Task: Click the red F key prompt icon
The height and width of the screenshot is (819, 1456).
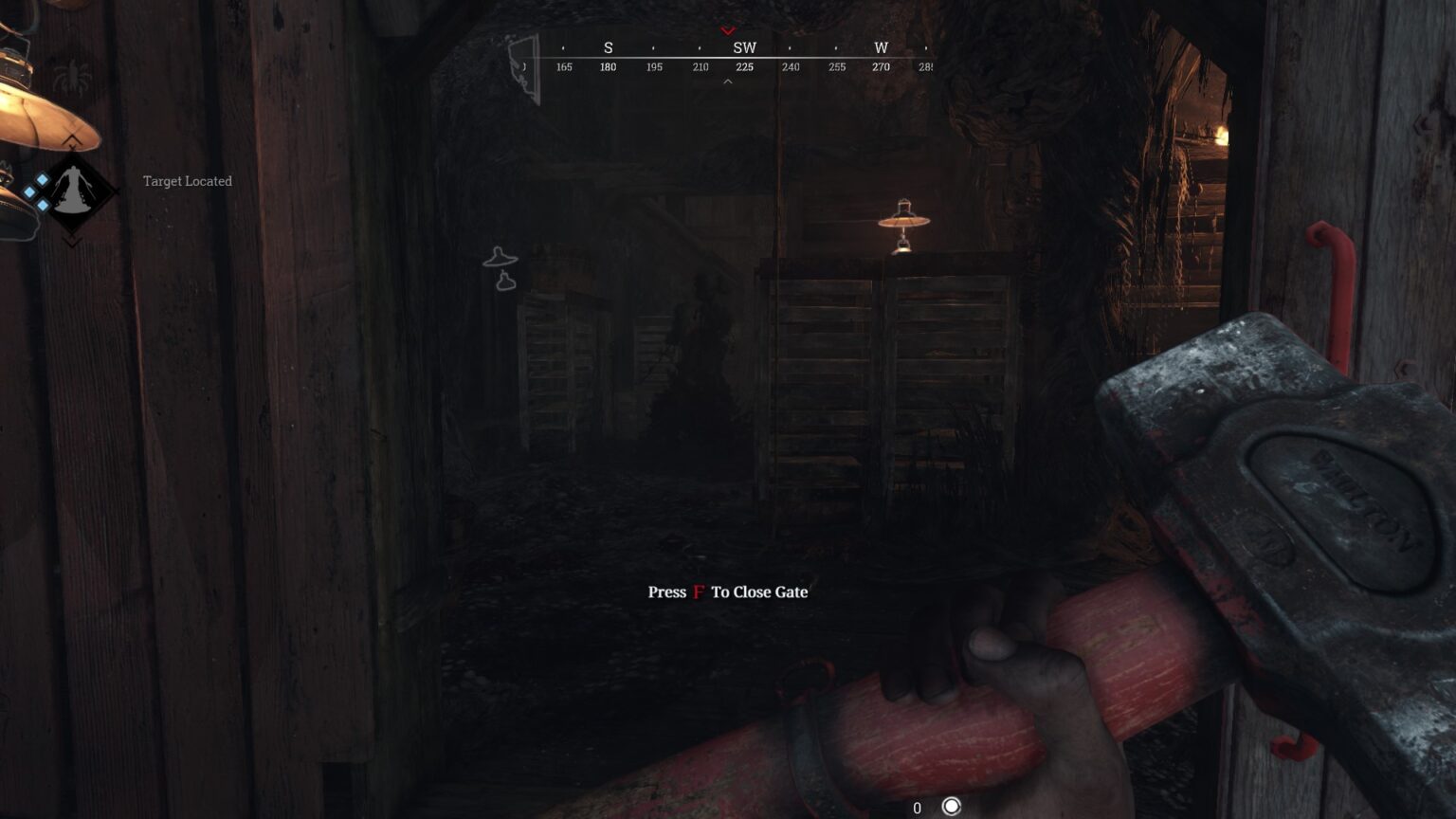Action: tap(699, 591)
